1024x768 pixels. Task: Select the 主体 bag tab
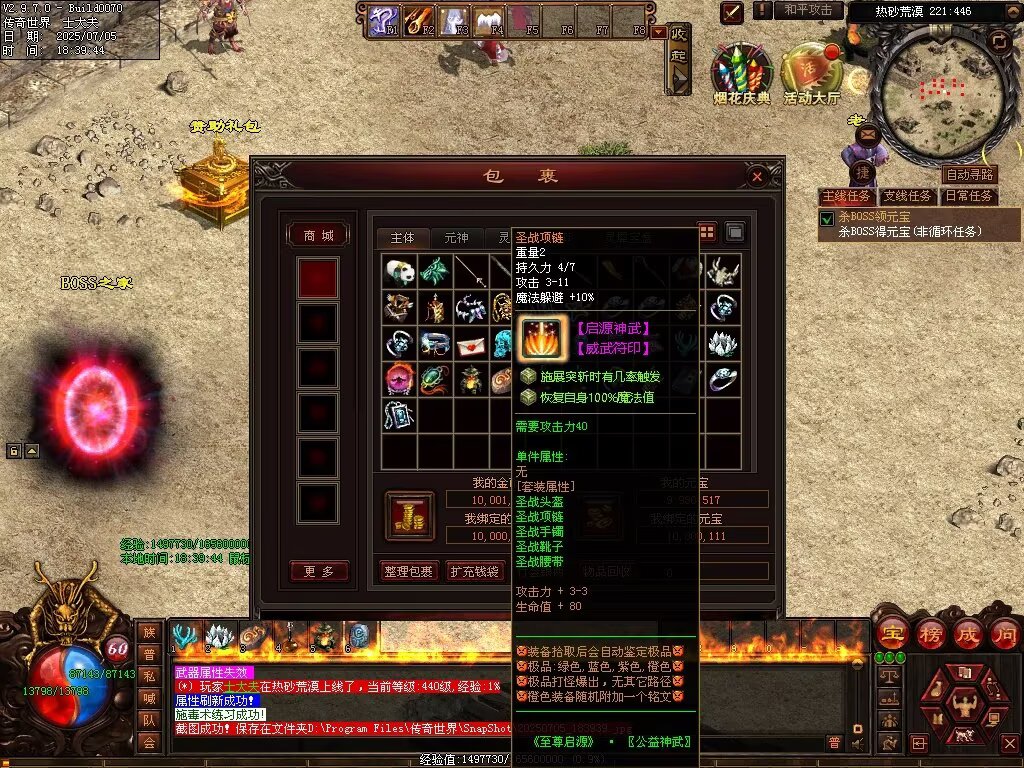(402, 238)
